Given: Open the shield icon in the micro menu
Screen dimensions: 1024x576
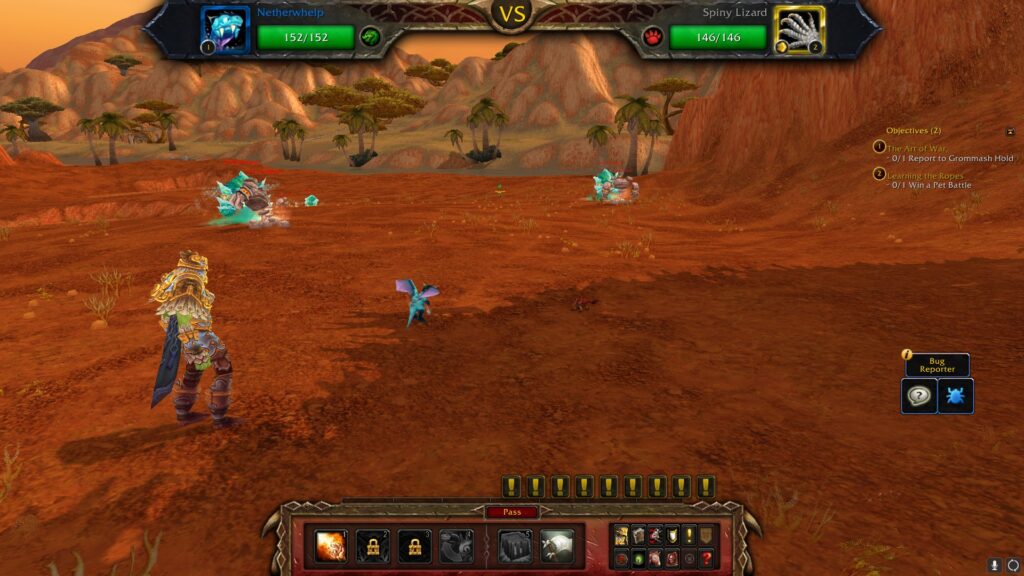Looking at the screenshot, I should (670, 536).
